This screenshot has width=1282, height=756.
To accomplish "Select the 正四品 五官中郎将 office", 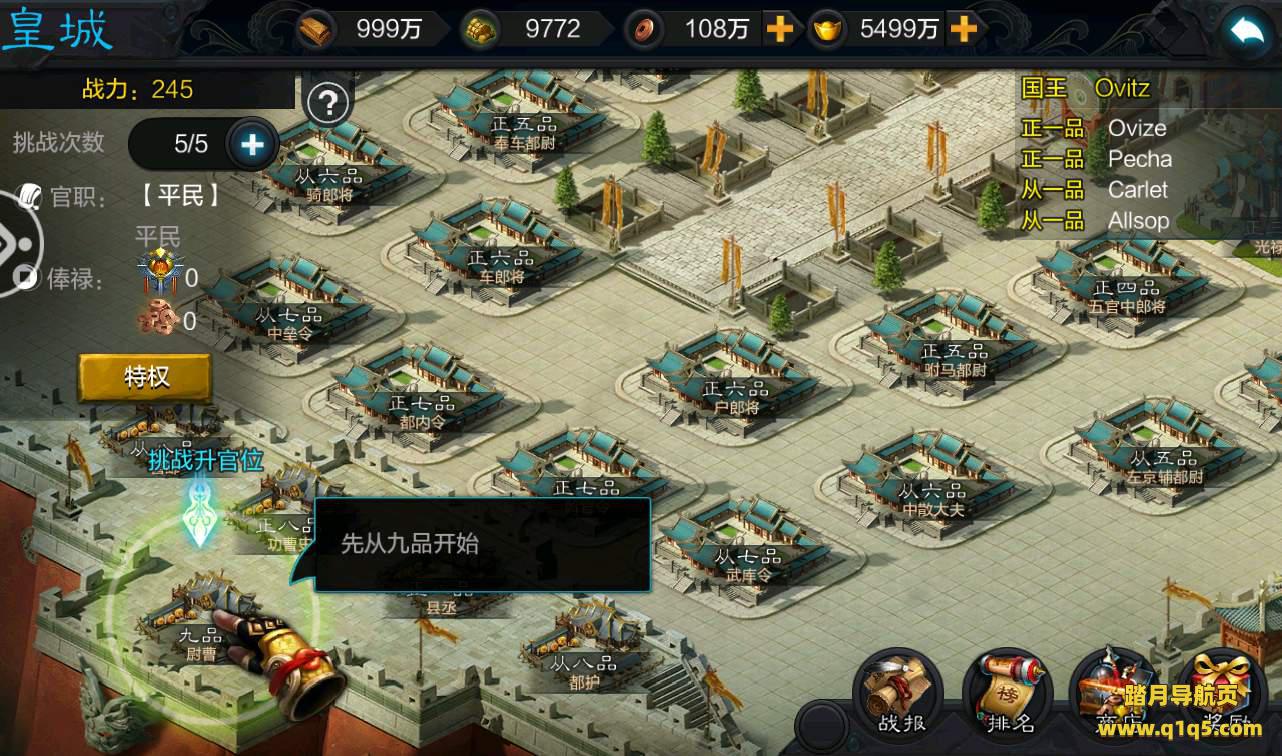I will click(1127, 282).
